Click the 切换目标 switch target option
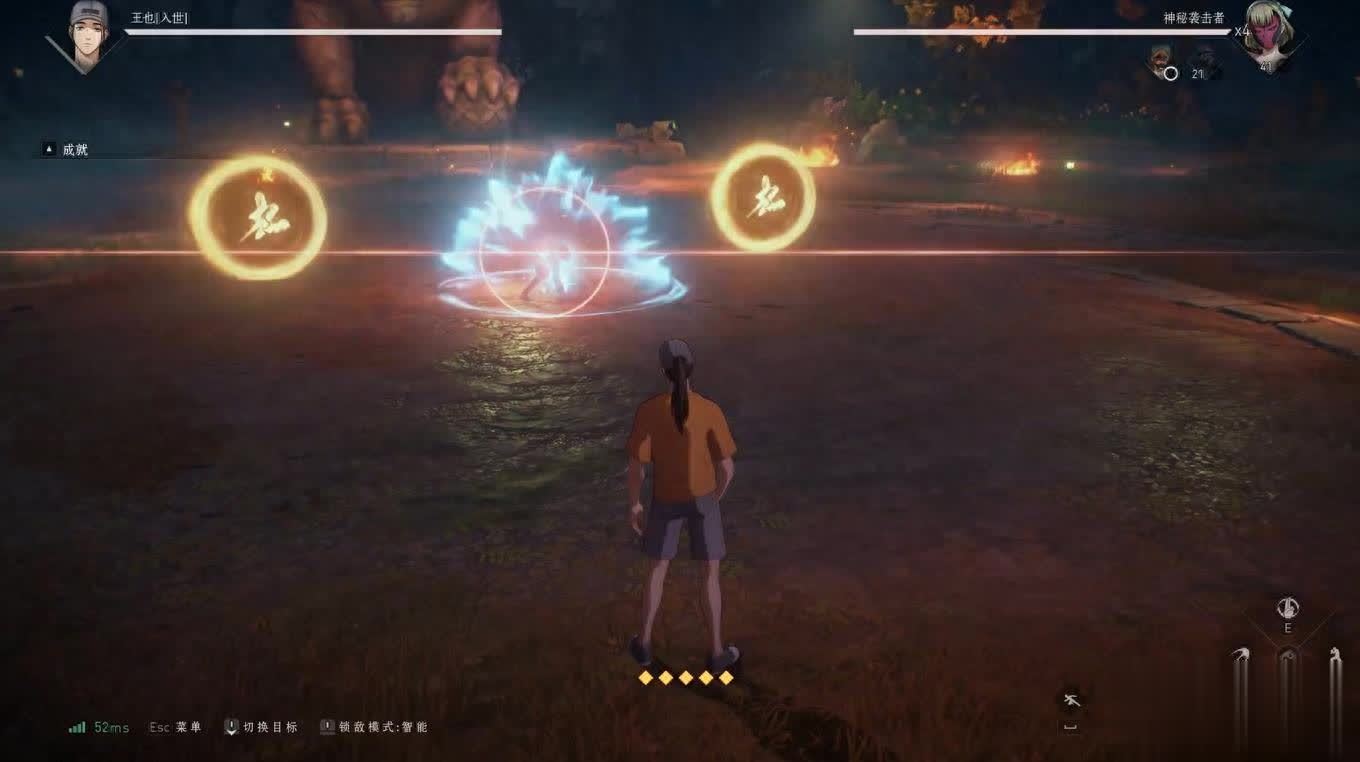 coord(261,727)
